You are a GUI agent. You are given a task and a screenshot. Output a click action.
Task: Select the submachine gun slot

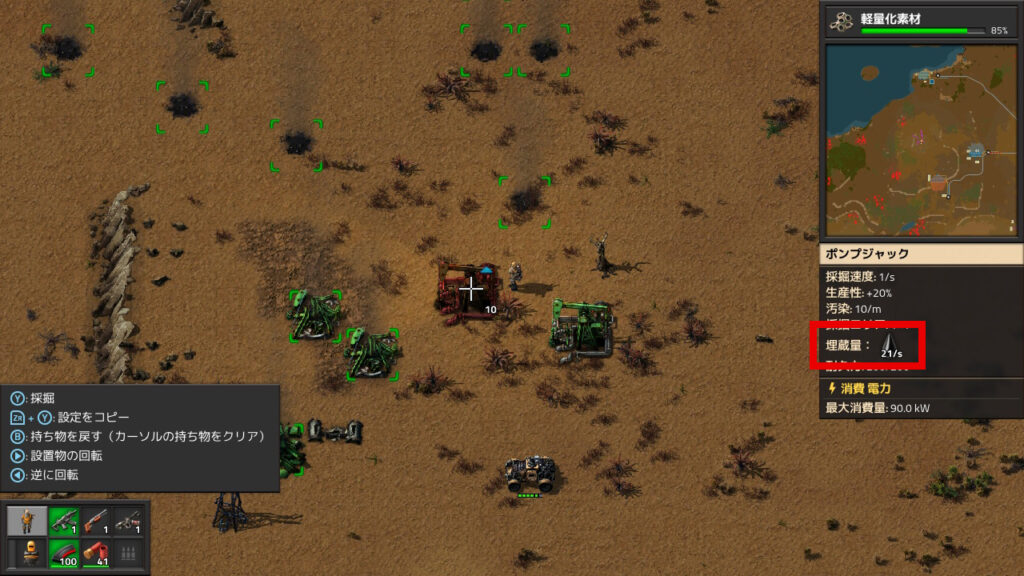pyautogui.click(x=65, y=521)
